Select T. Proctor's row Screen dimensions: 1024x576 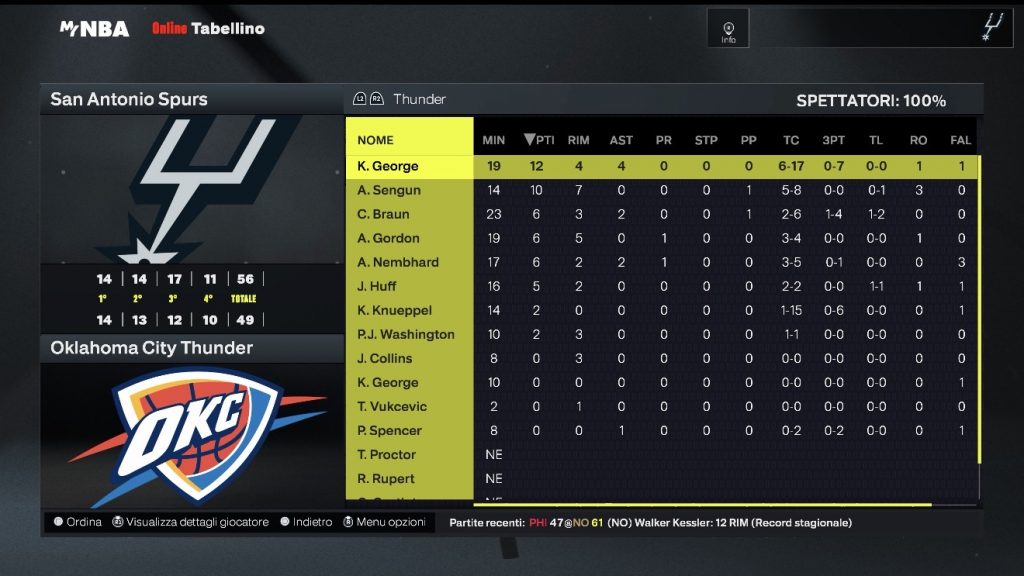click(x=386, y=454)
